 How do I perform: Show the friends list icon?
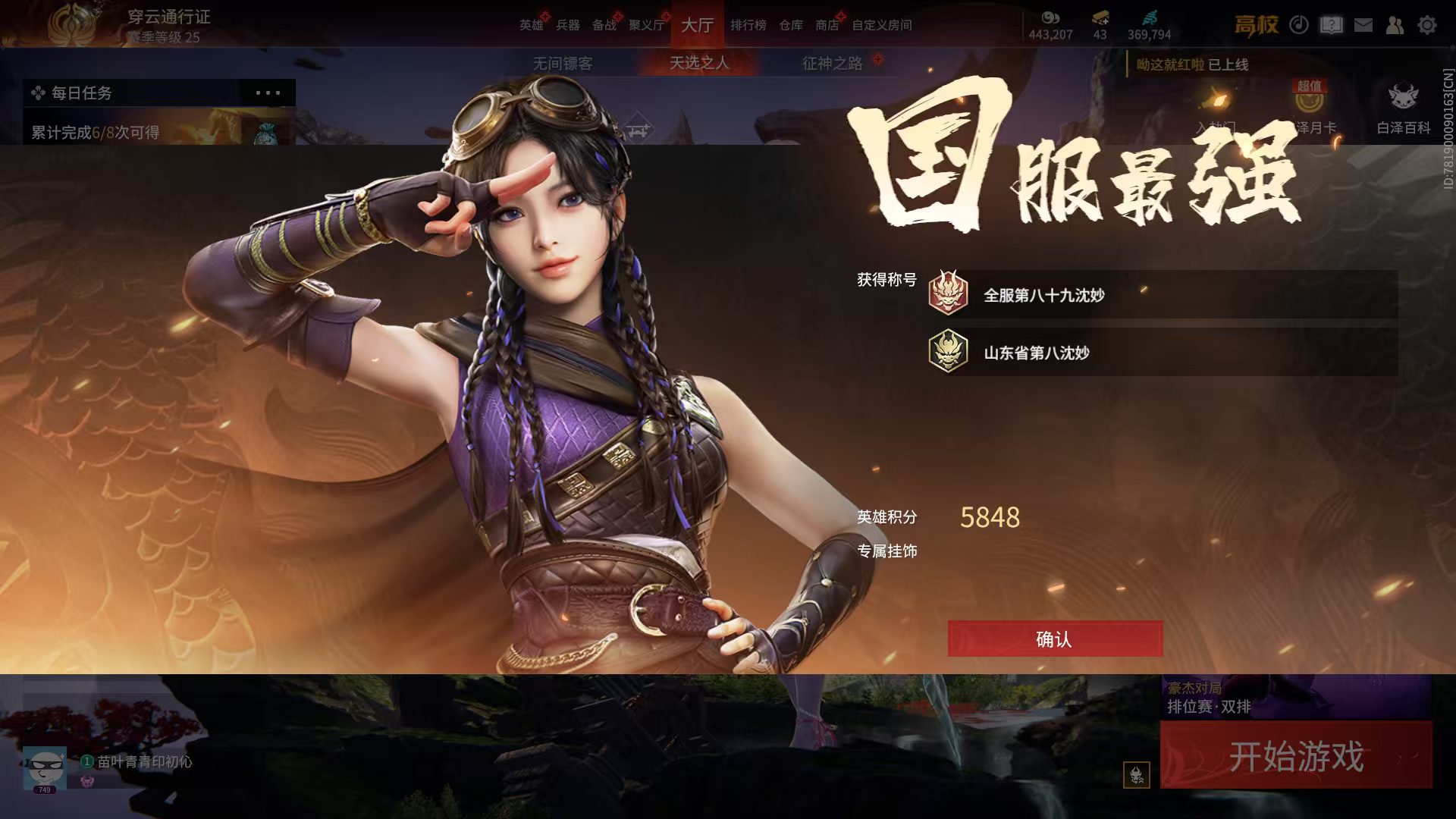[x=1395, y=25]
